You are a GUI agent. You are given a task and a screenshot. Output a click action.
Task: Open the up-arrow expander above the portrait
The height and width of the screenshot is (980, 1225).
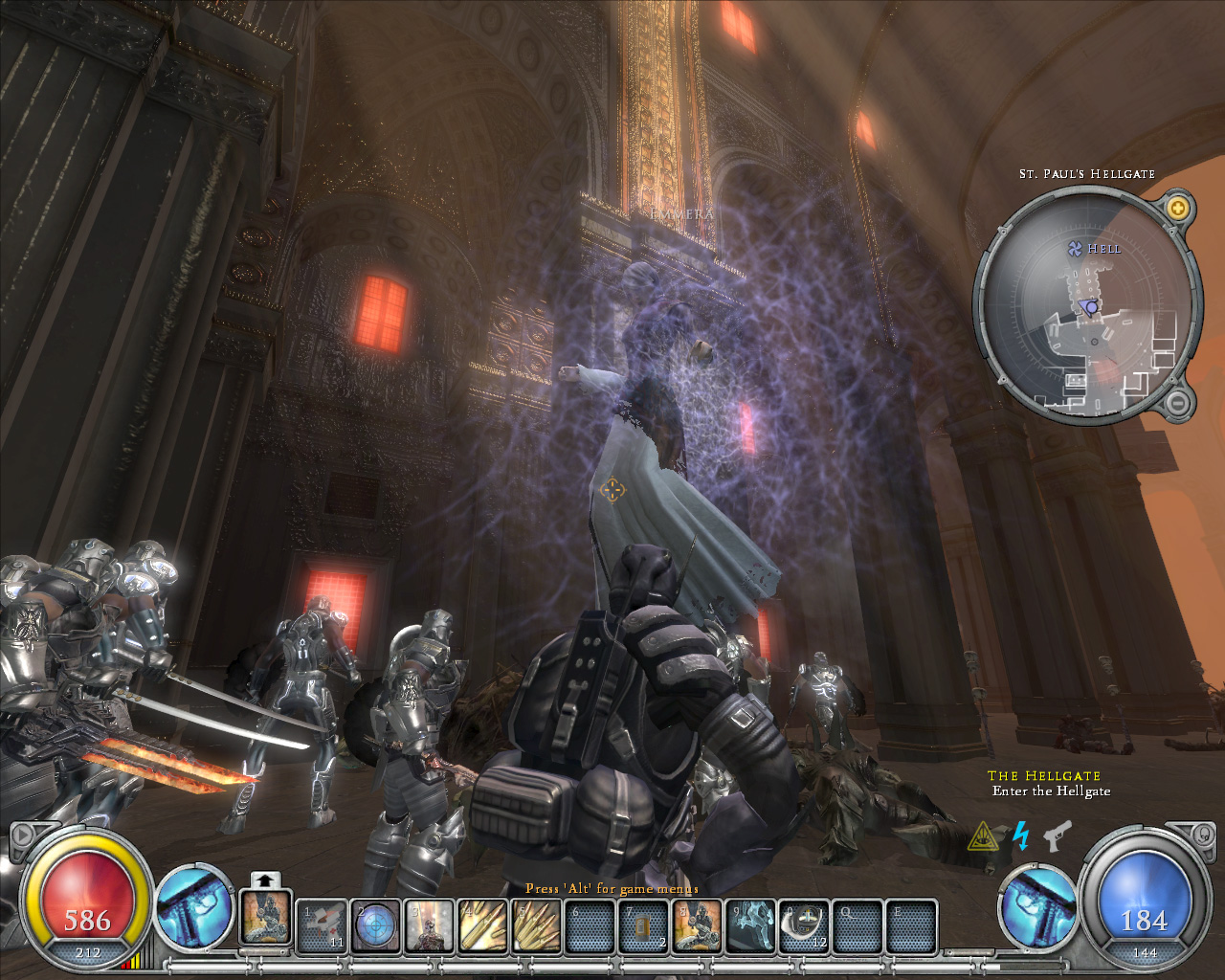tap(266, 880)
